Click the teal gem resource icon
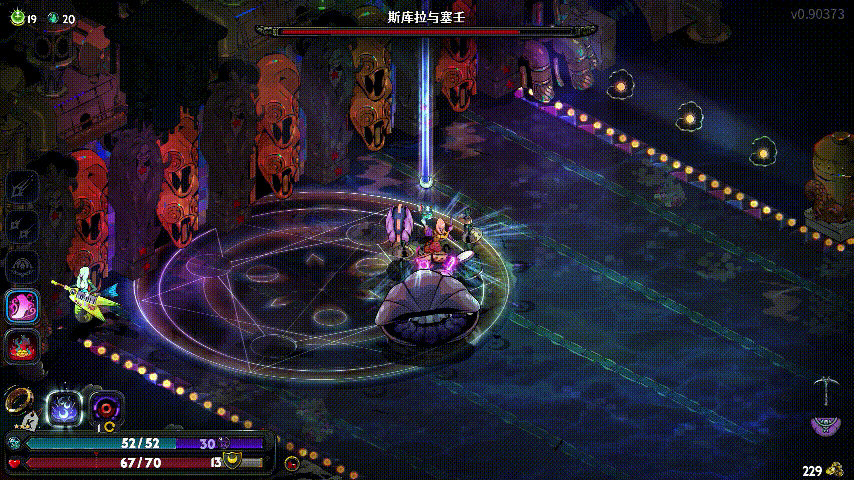The width and height of the screenshot is (854, 480). [x=53, y=18]
